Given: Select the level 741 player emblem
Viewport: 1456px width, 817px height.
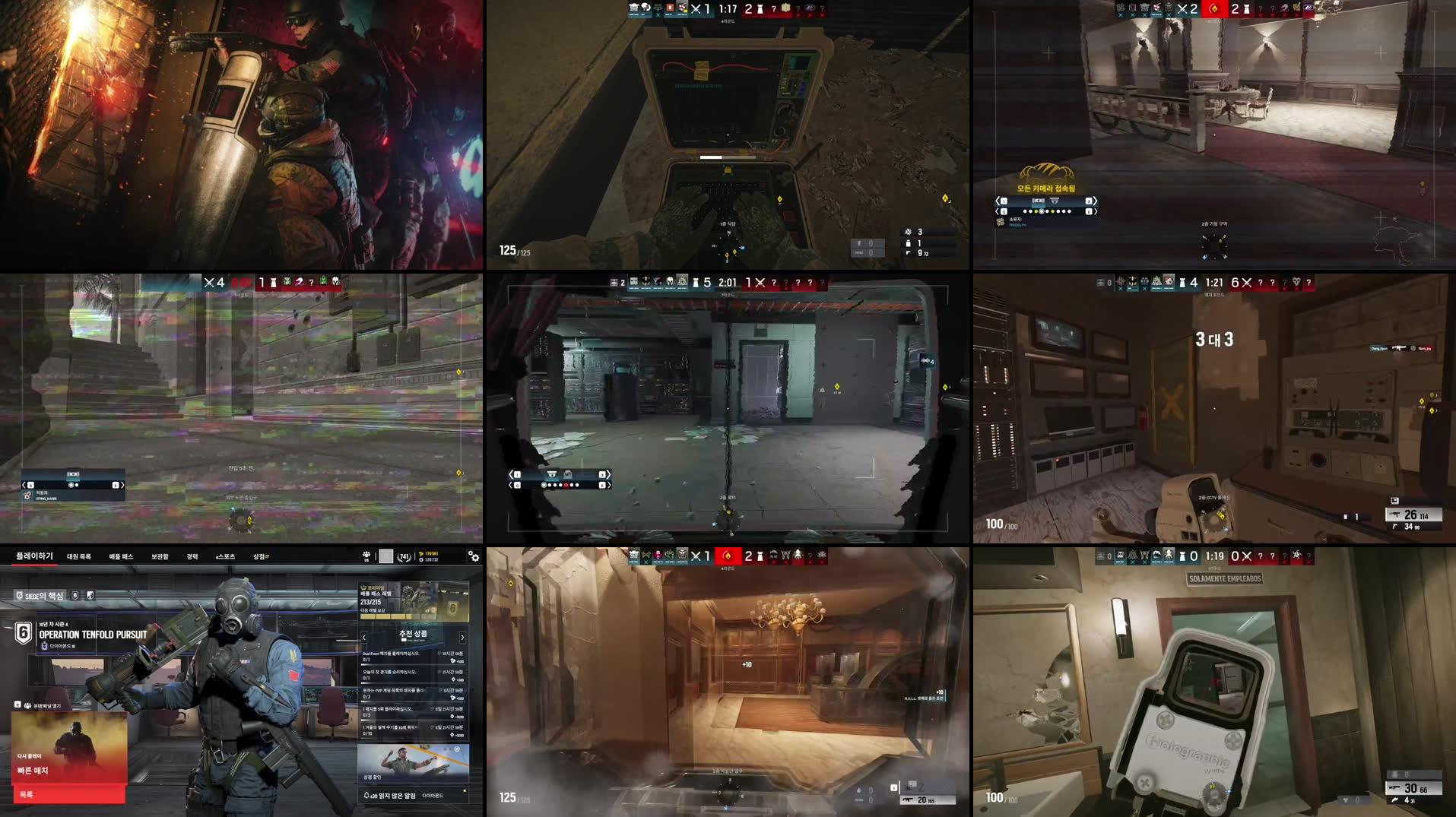Looking at the screenshot, I should 404,557.
